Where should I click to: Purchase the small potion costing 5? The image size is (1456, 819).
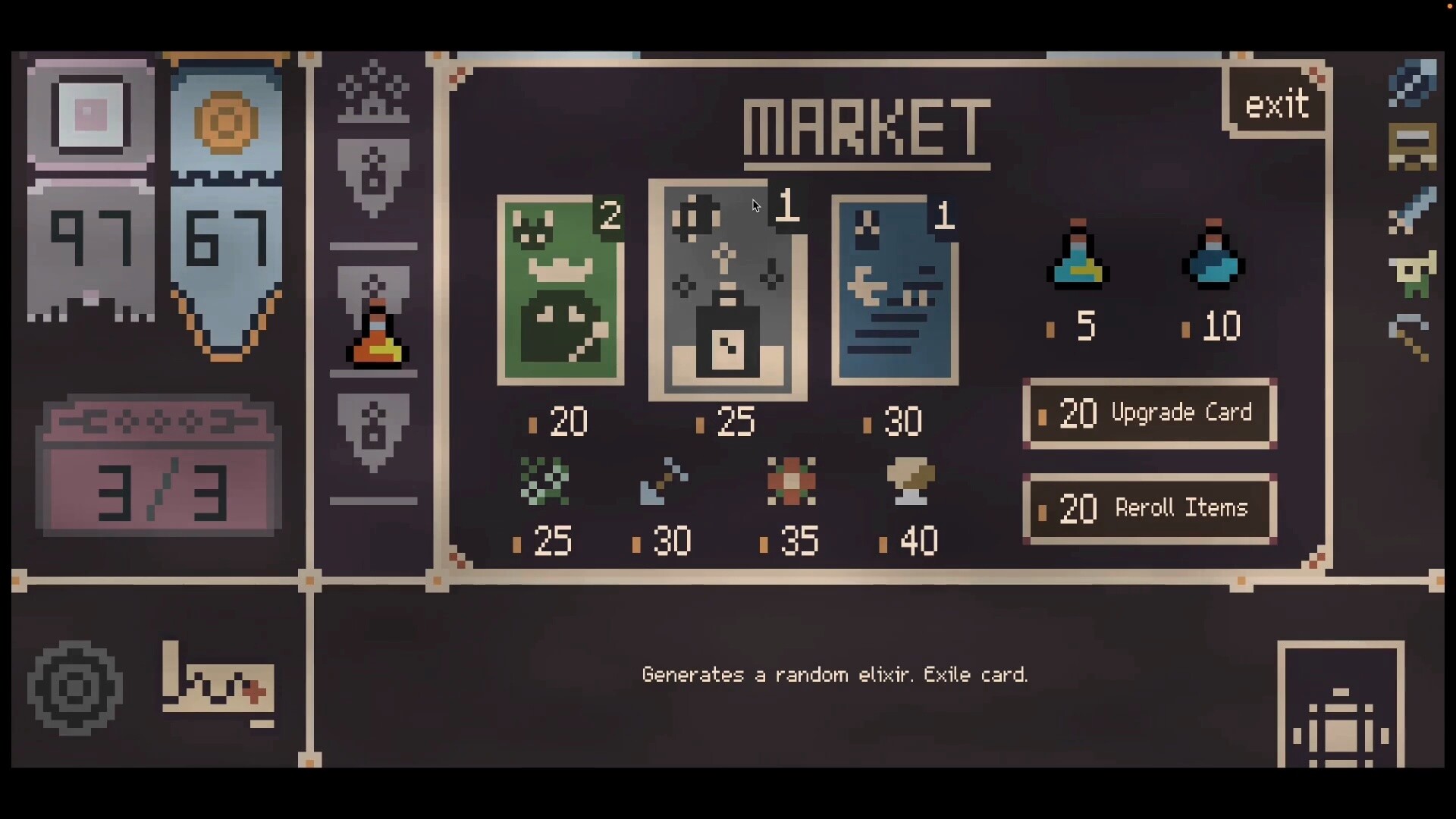tap(1078, 258)
